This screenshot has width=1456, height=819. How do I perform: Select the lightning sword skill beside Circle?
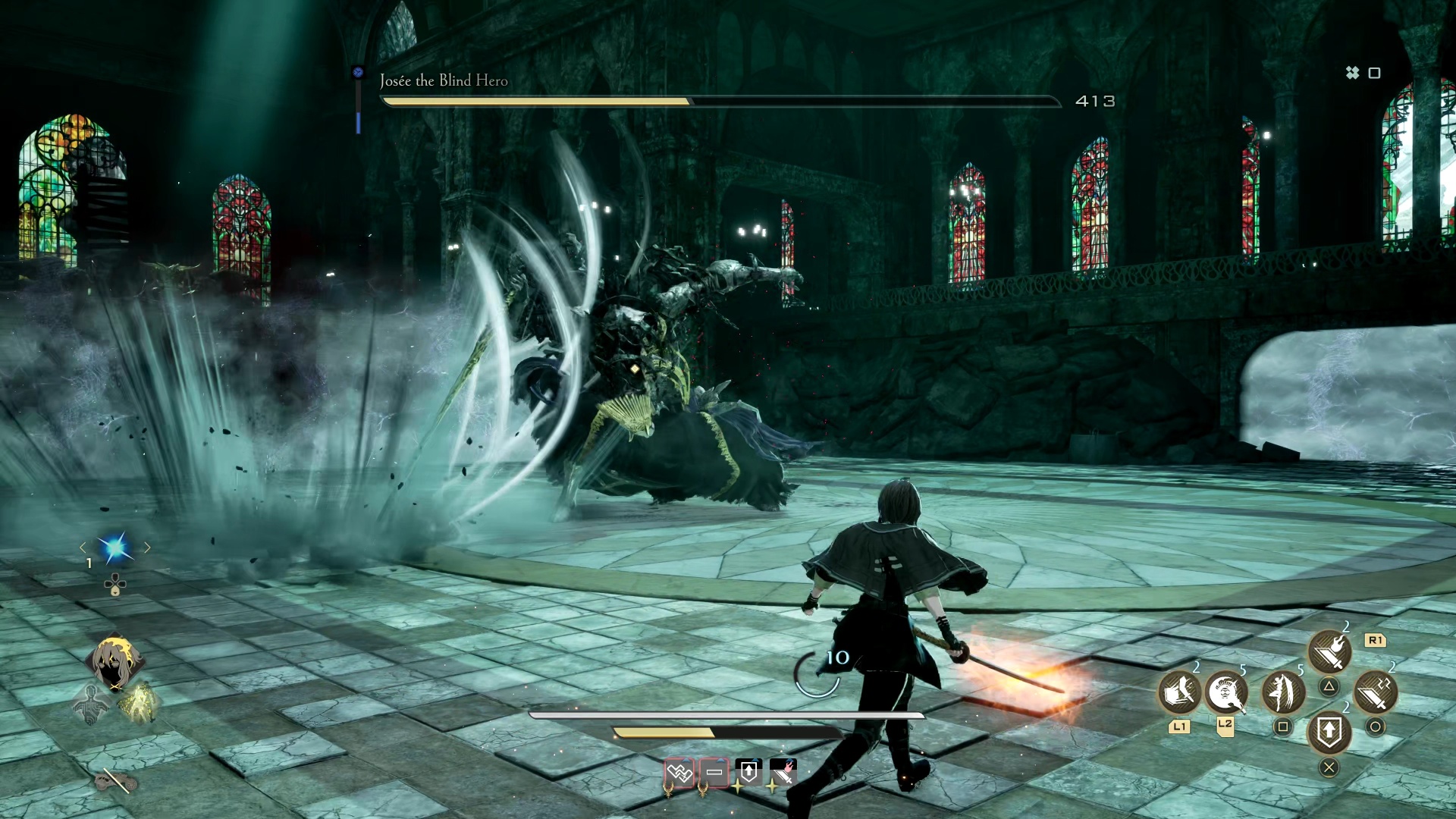point(1374,693)
